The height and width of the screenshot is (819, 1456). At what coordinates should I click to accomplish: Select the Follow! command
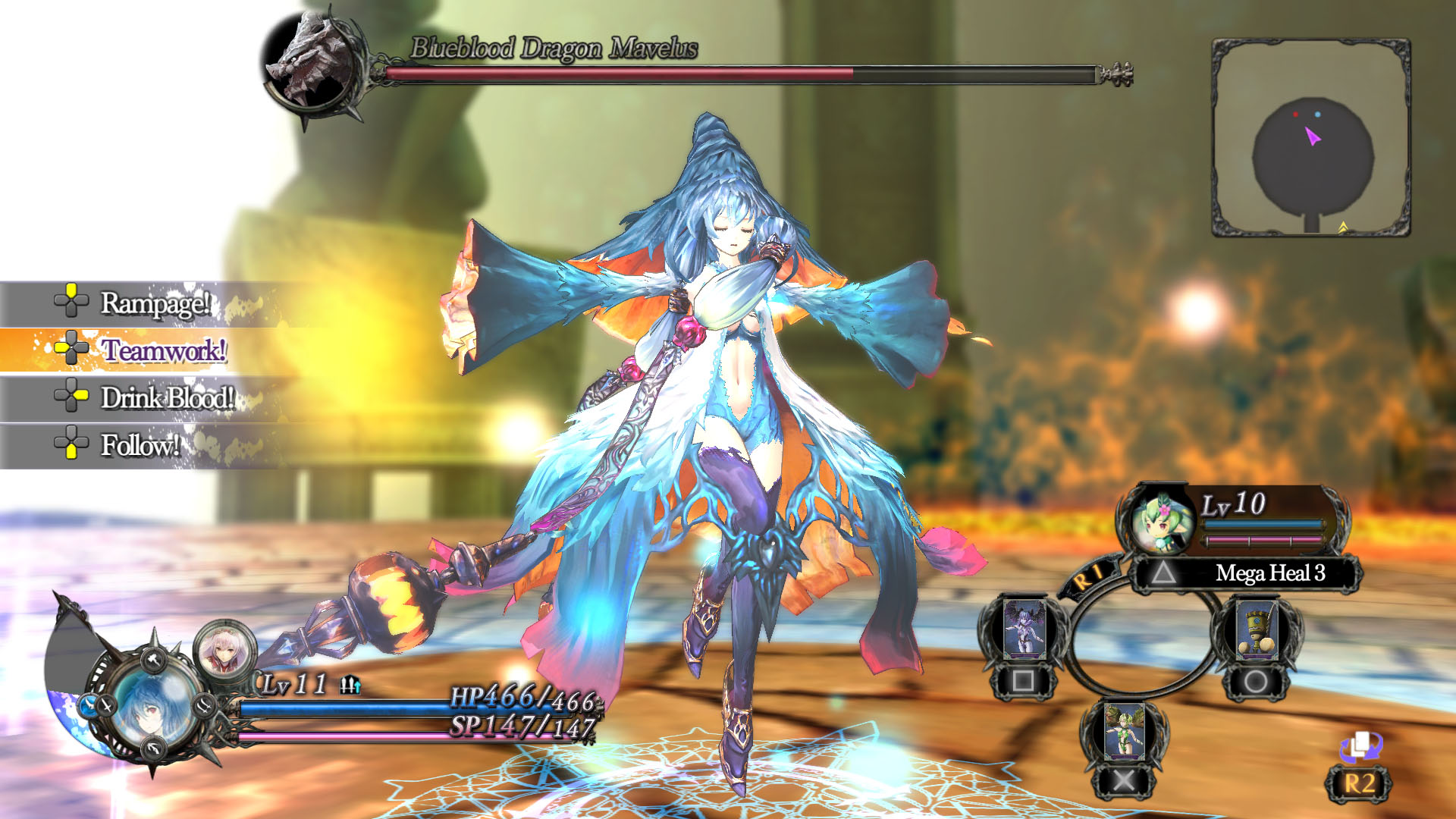pyautogui.click(x=140, y=445)
